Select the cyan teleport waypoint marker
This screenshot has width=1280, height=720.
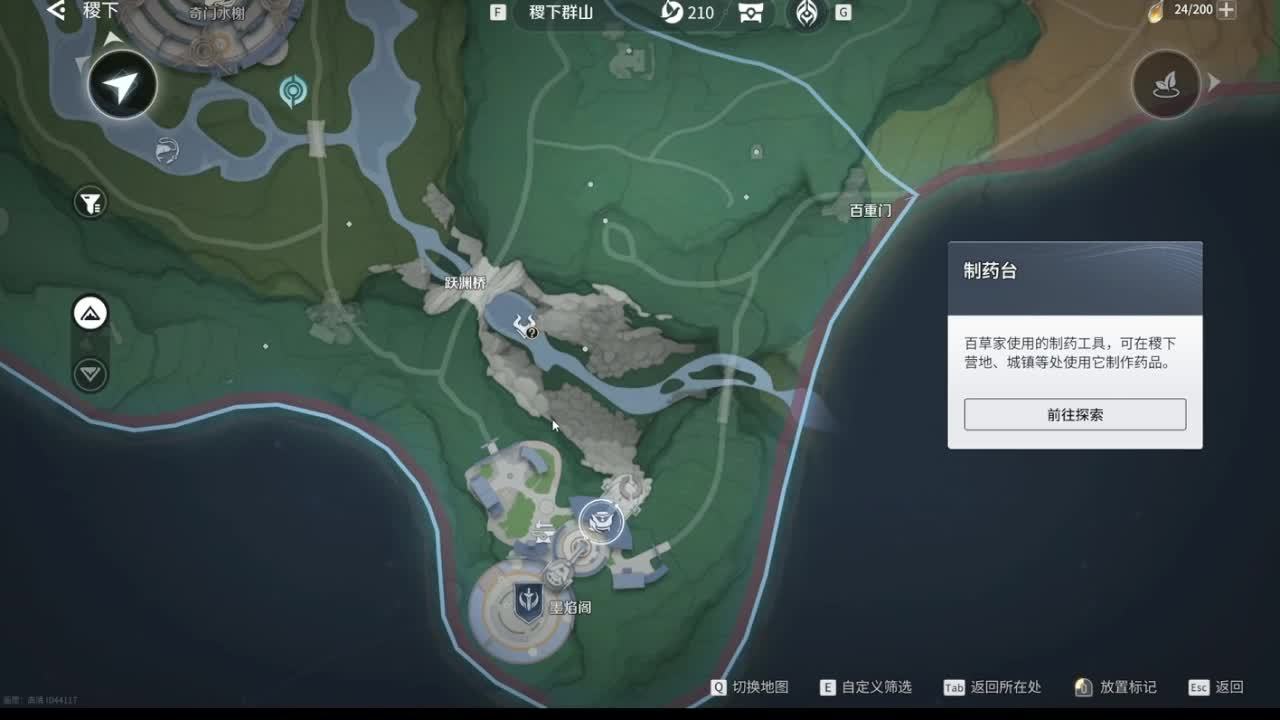click(x=293, y=91)
